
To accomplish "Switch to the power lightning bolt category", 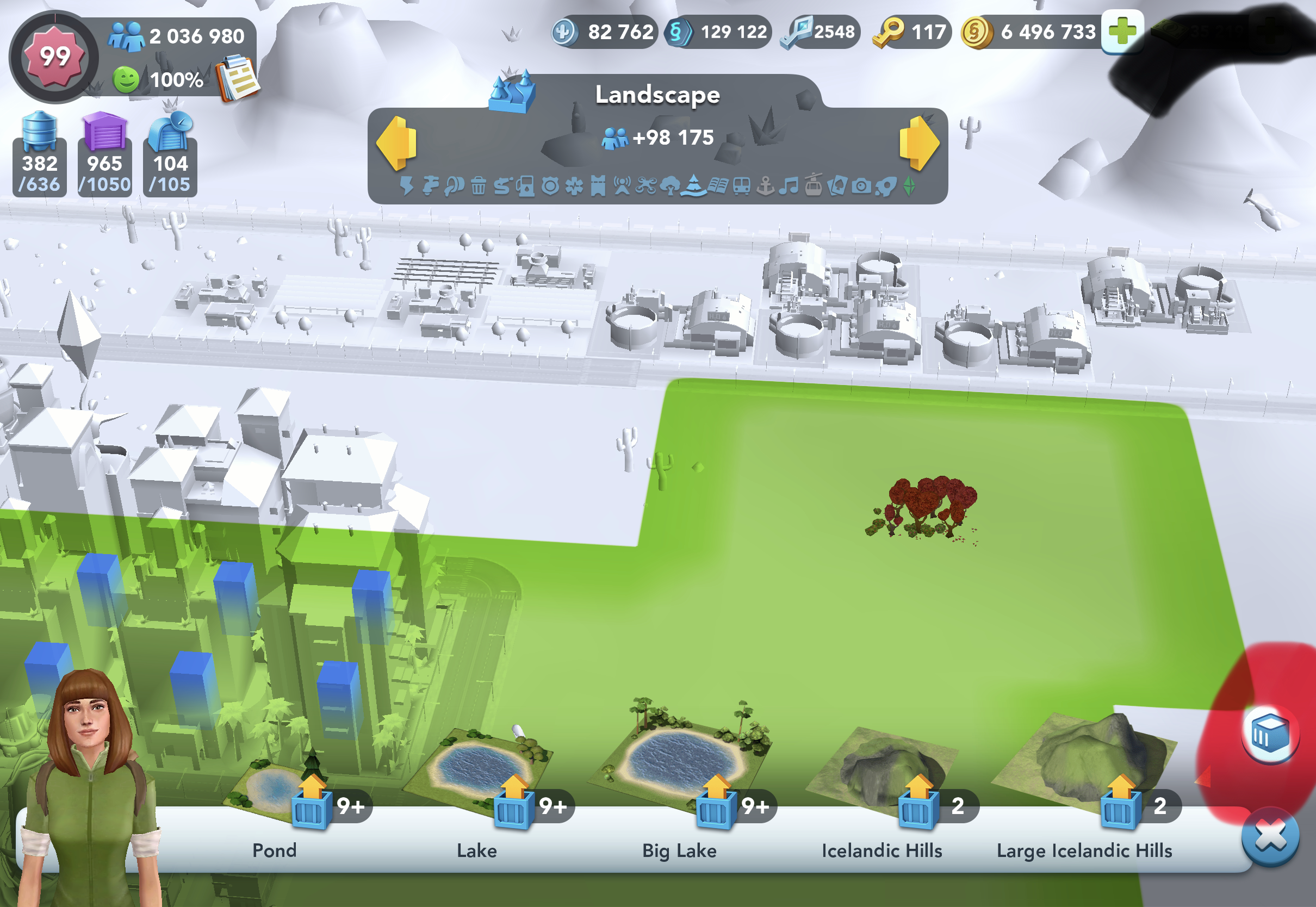I will click(x=407, y=186).
